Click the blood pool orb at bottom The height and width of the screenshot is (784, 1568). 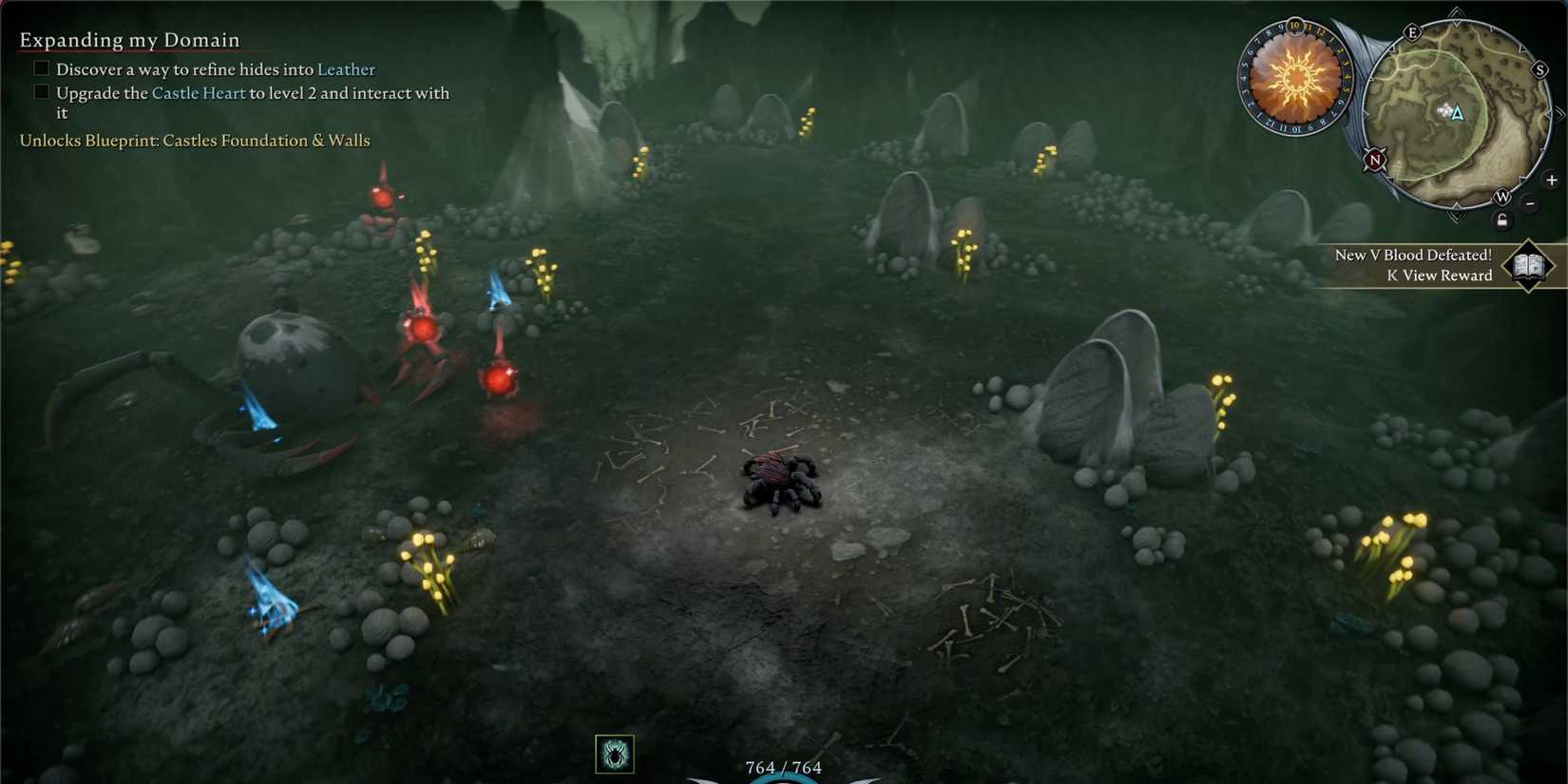(x=782, y=781)
